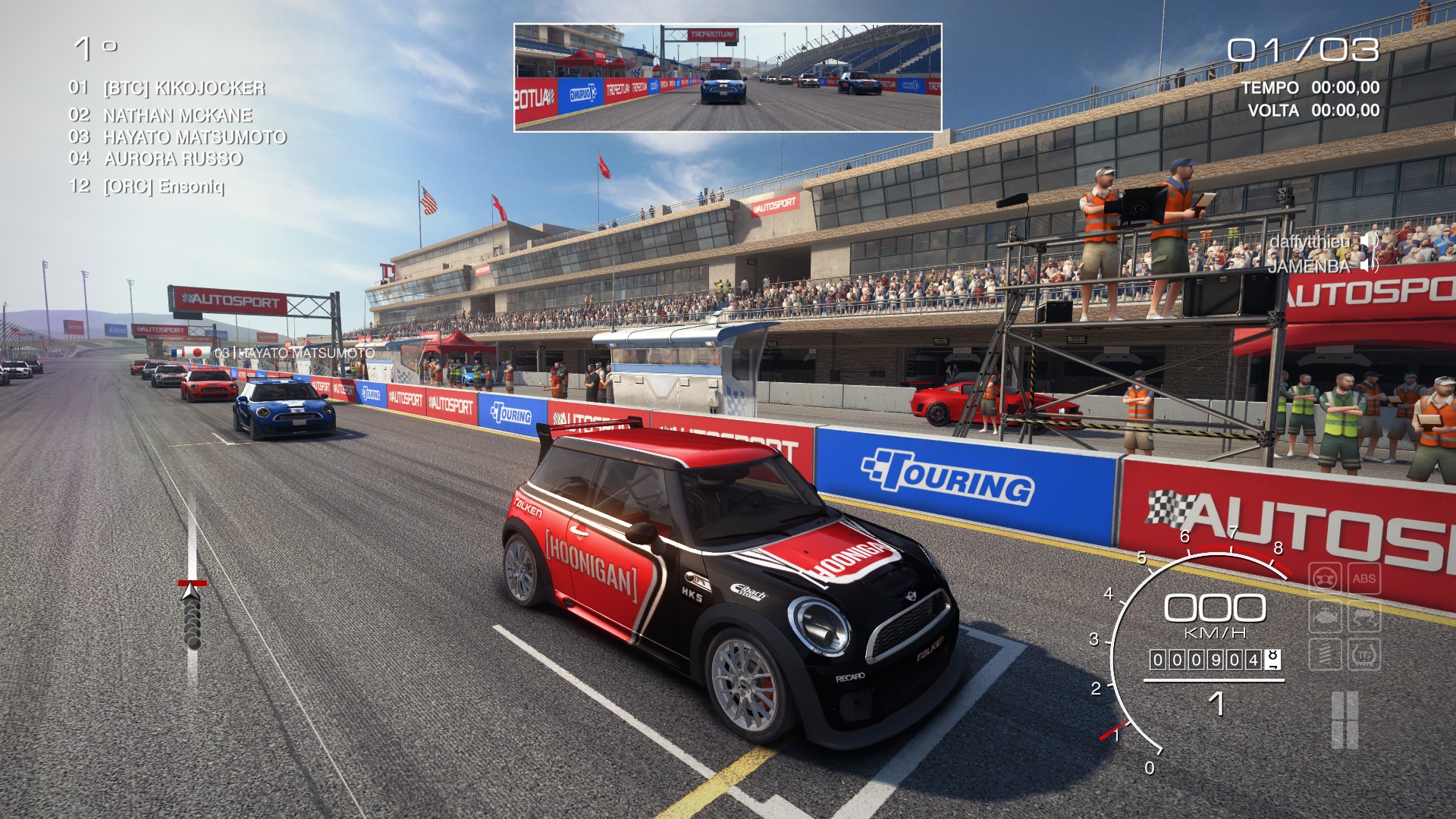
Task: Click the HAYATO MATSUMOTO nameplate above the blue Mini
Action: click(294, 353)
